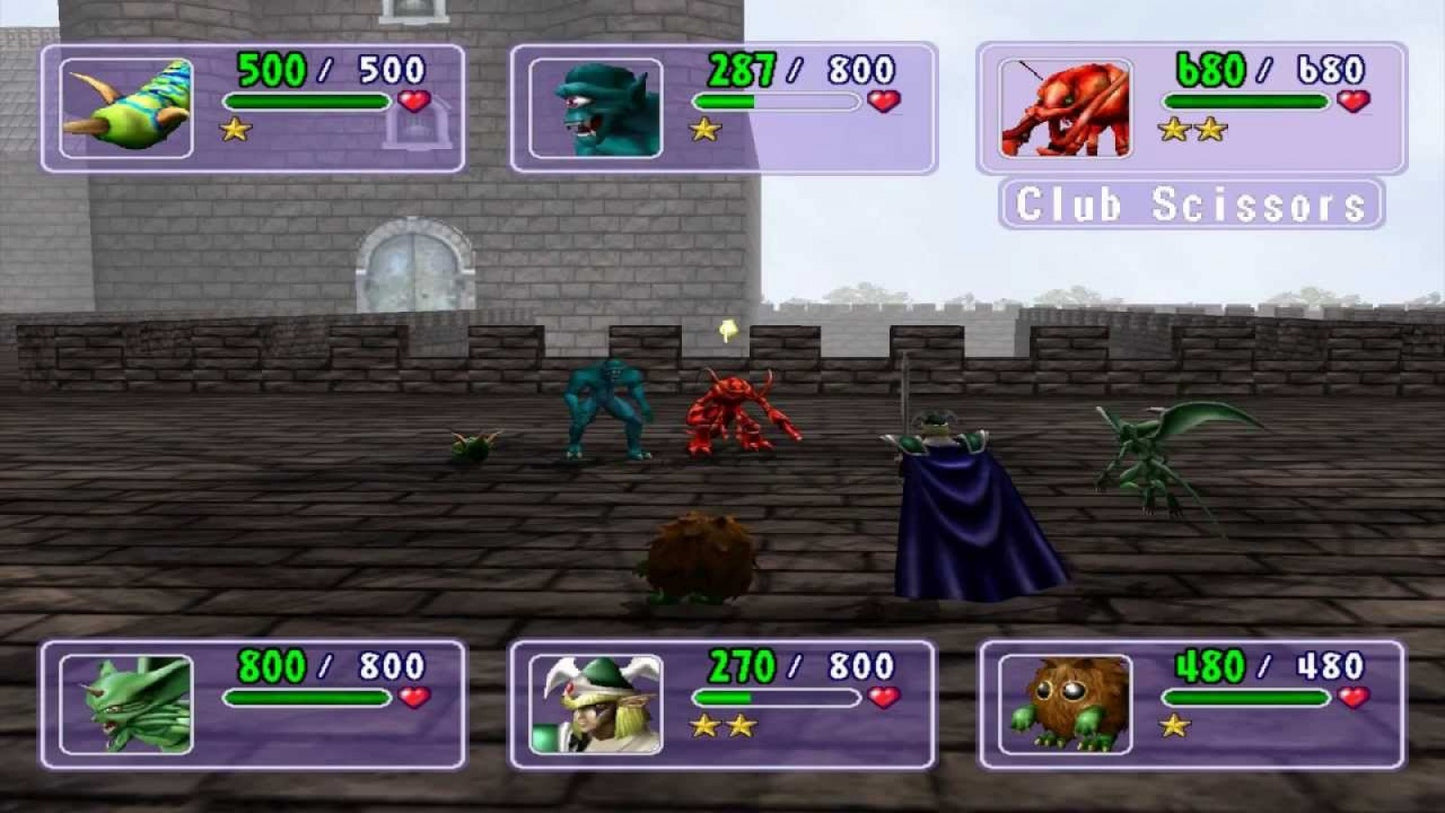The width and height of the screenshot is (1445, 813).
Task: Select the blue fiend portrait showing 287 HP
Action: pyautogui.click(x=596, y=107)
